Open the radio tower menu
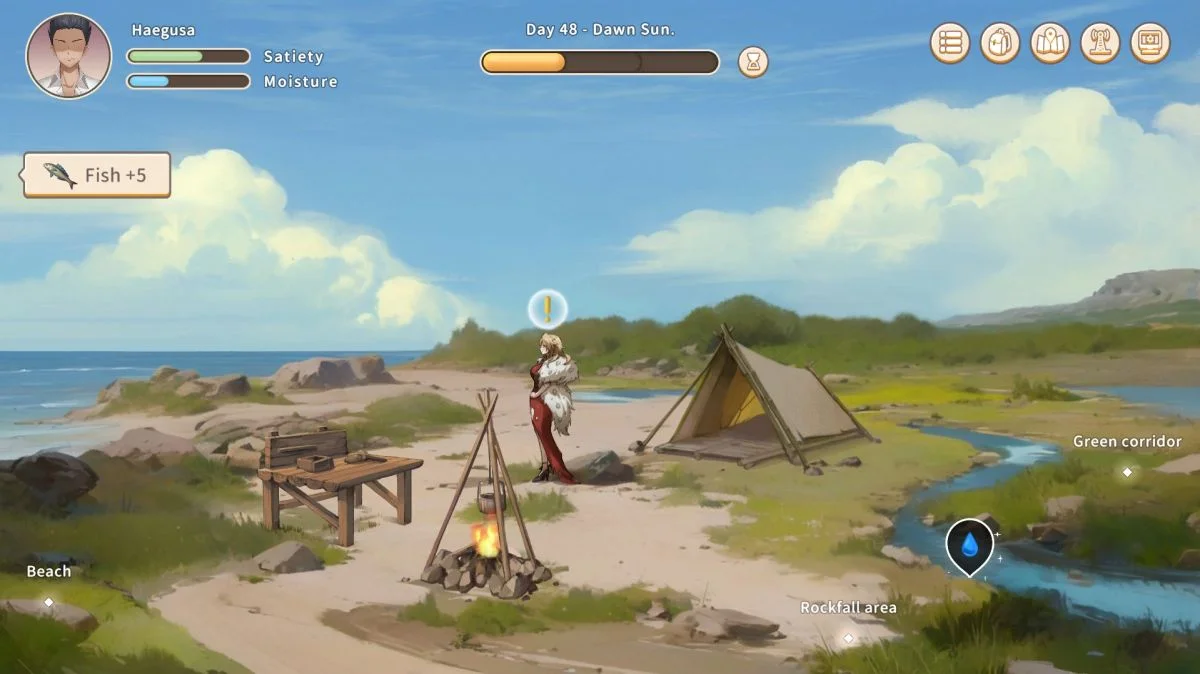The width and height of the screenshot is (1200, 674). coord(1100,43)
